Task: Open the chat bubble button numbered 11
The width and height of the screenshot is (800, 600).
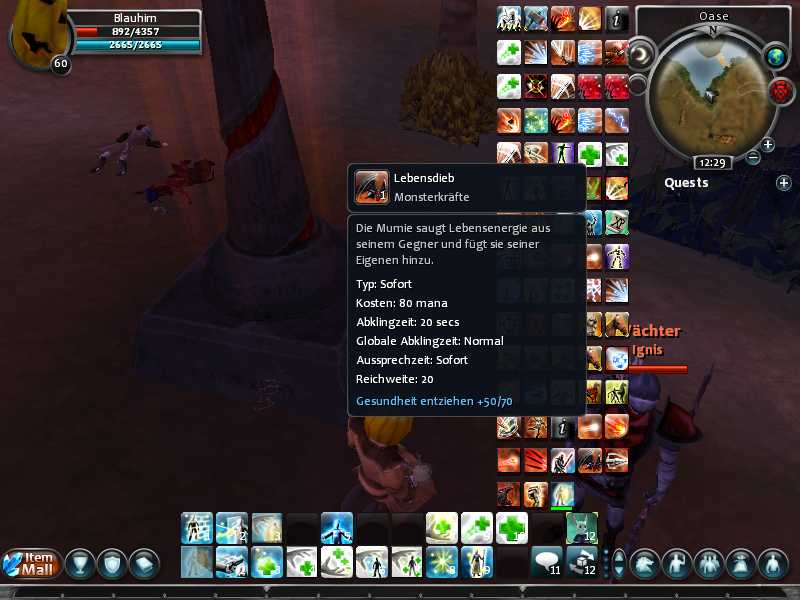Action: [546, 563]
